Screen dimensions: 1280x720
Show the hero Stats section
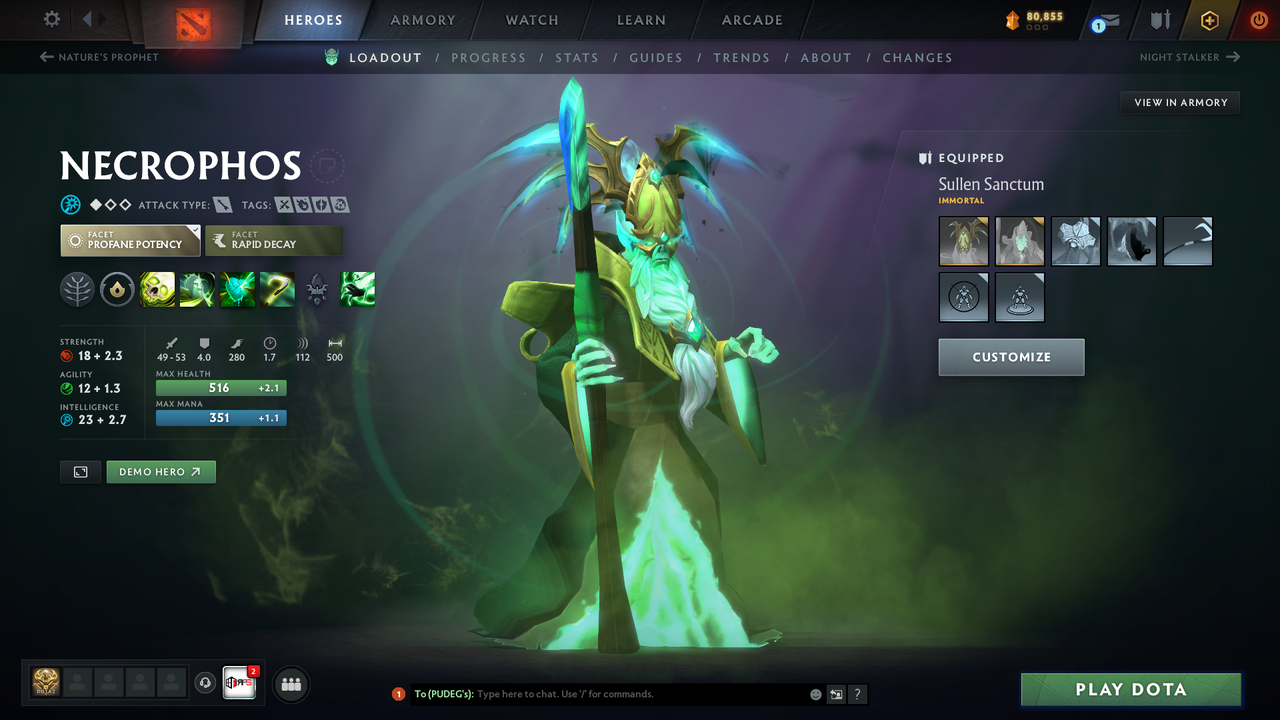577,58
